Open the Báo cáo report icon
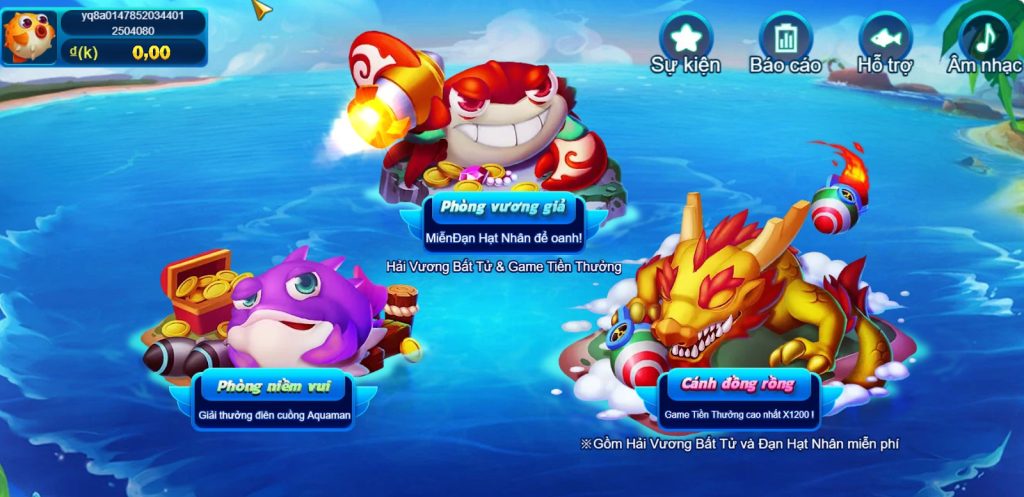This screenshot has height=497, width=1024. [785, 38]
